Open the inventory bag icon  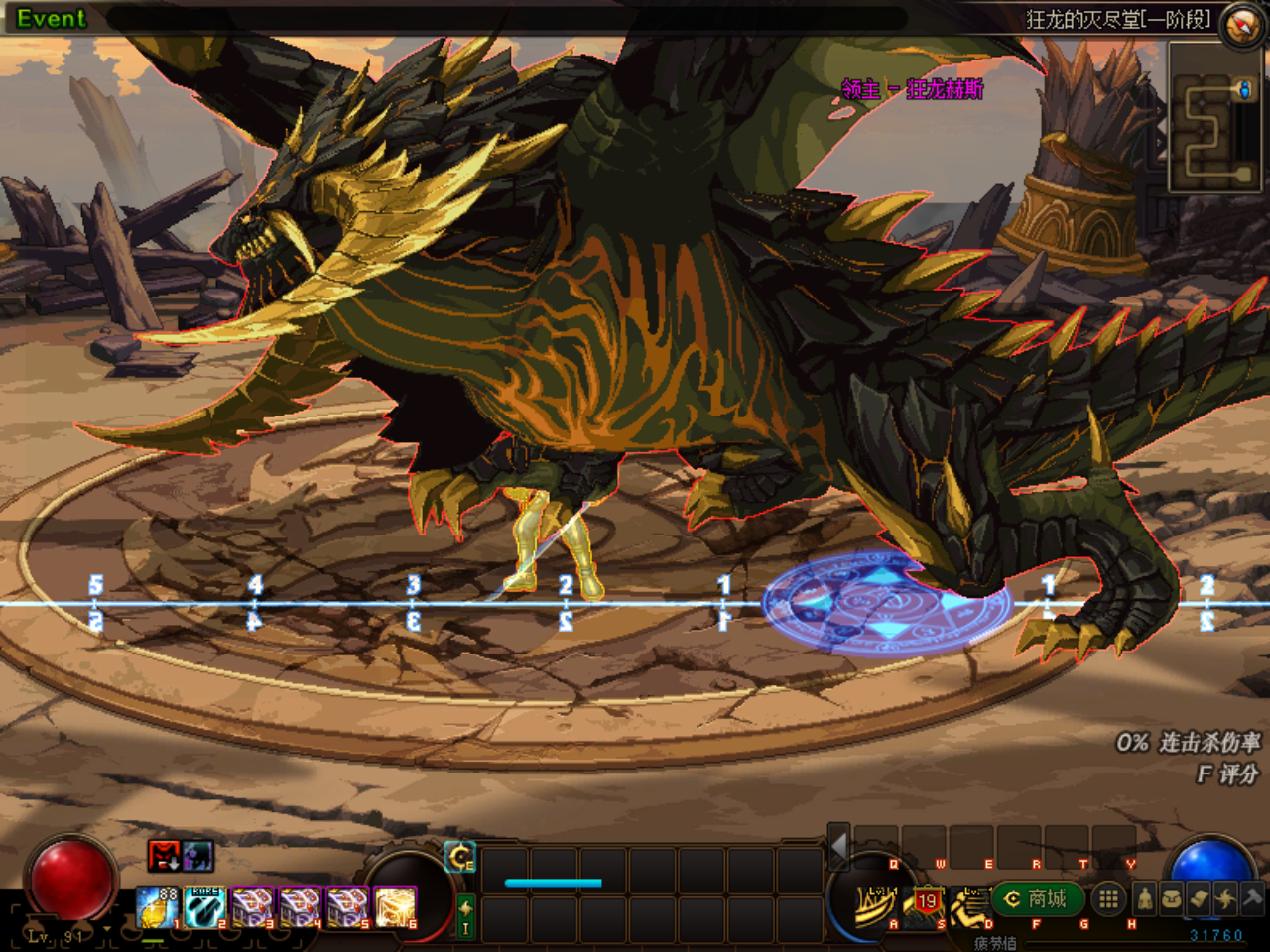pyautogui.click(x=1172, y=899)
